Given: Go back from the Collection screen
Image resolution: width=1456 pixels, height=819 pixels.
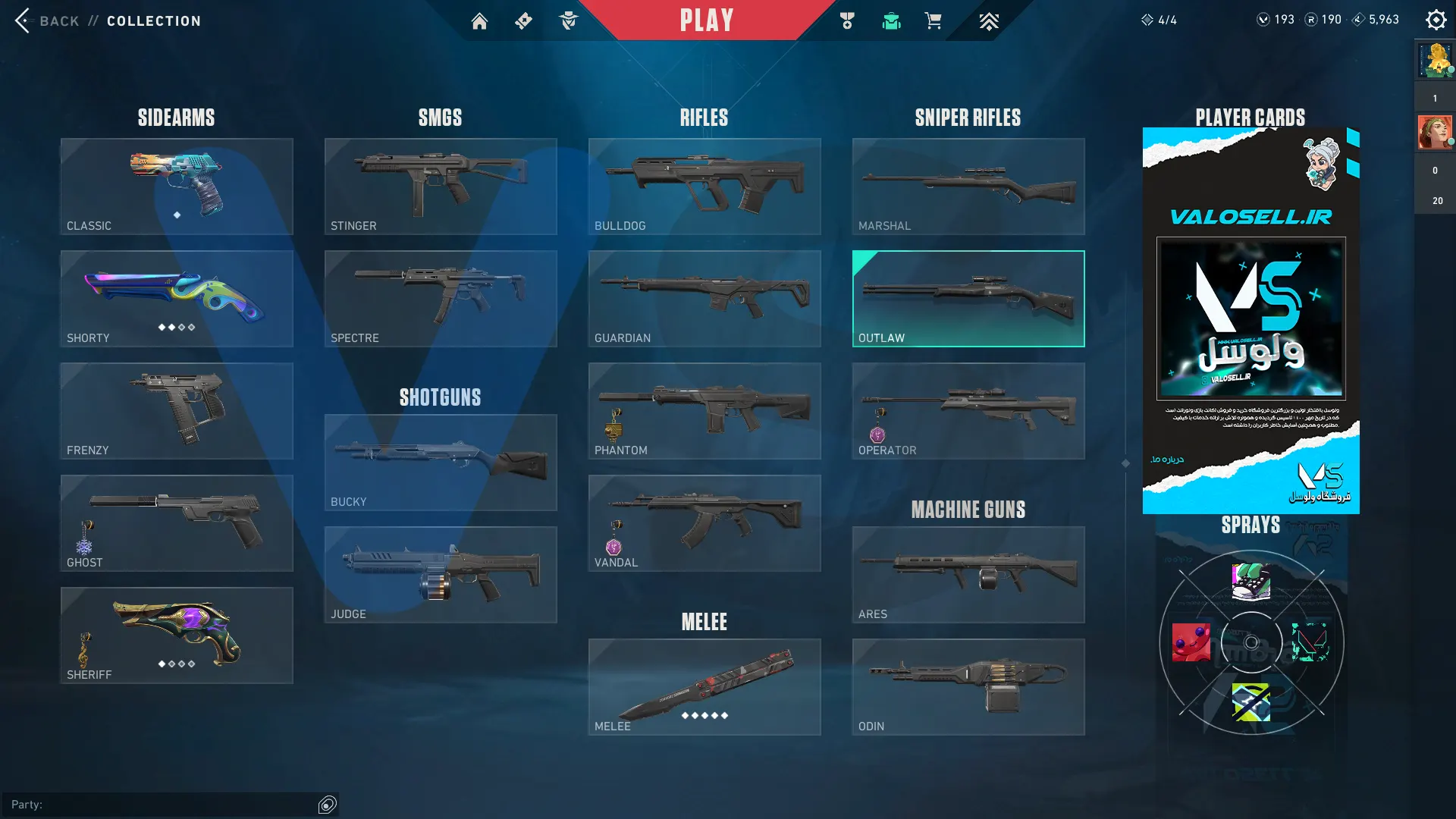Looking at the screenshot, I should click(47, 20).
